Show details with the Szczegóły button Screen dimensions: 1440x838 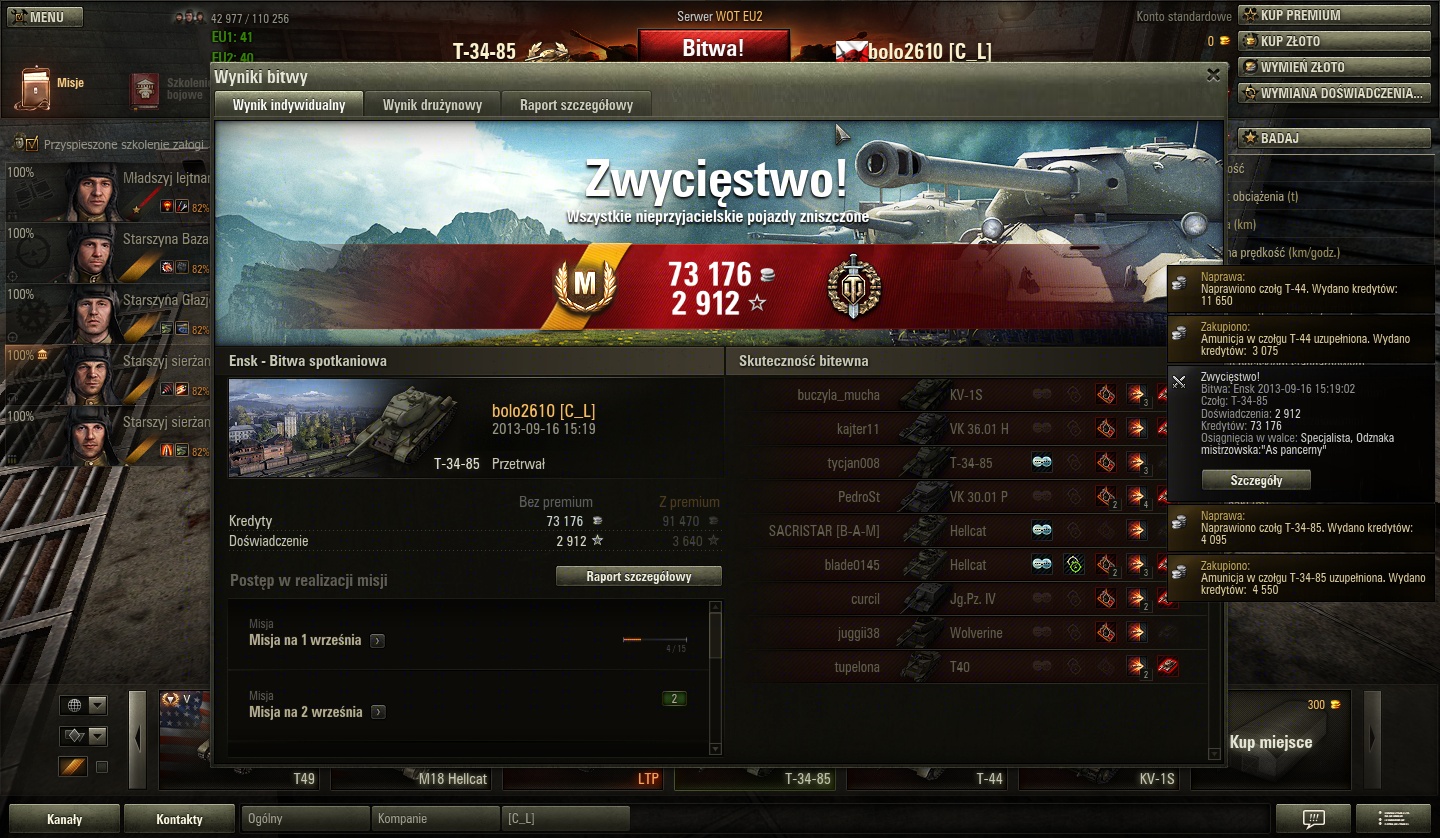[1255, 480]
